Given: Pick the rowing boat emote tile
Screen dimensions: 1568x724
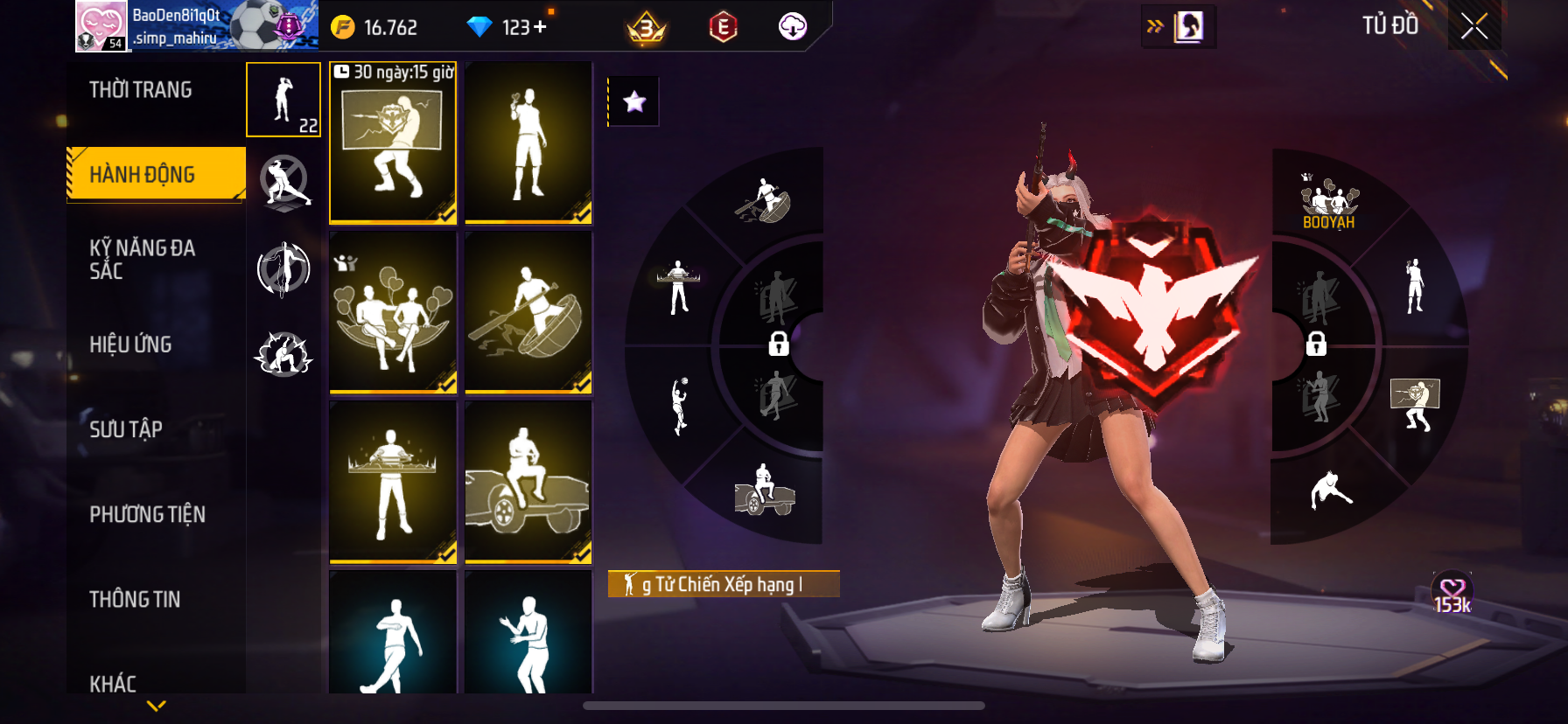Looking at the screenshot, I should (528, 312).
